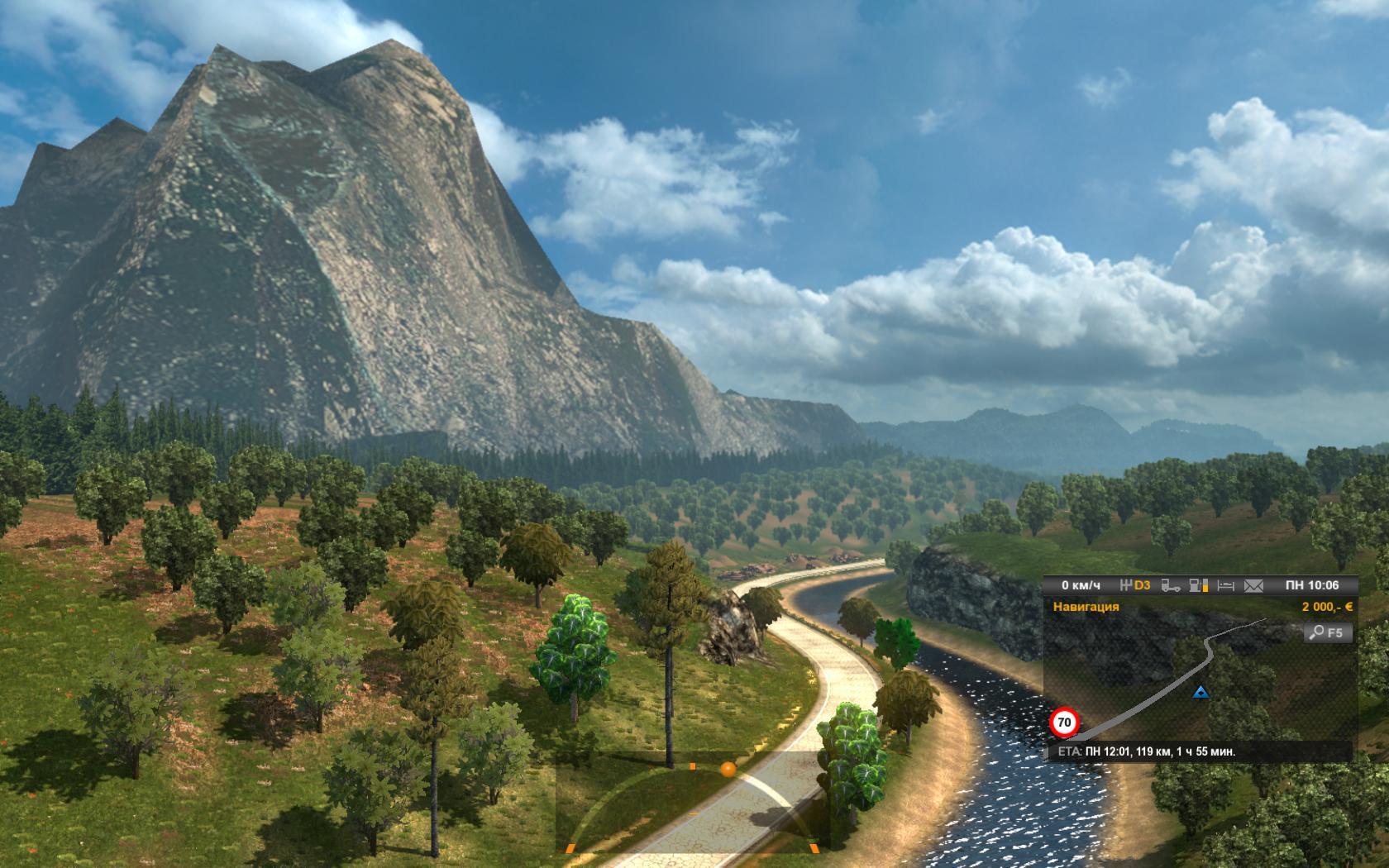This screenshot has height=868, width=1389.
Task: Click the bed rest indicator icon
Action: [1226, 585]
